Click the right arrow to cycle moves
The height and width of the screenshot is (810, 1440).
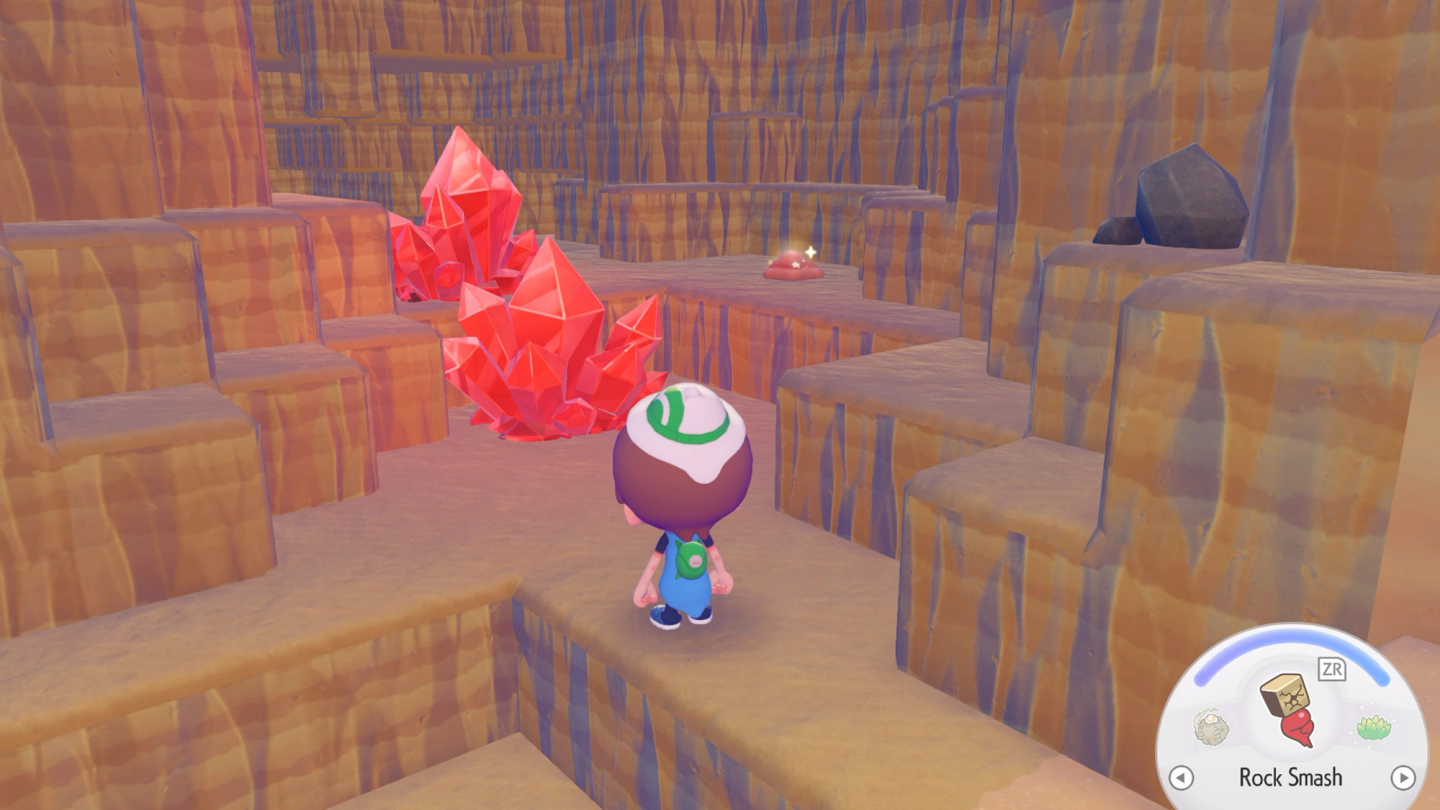point(1403,777)
